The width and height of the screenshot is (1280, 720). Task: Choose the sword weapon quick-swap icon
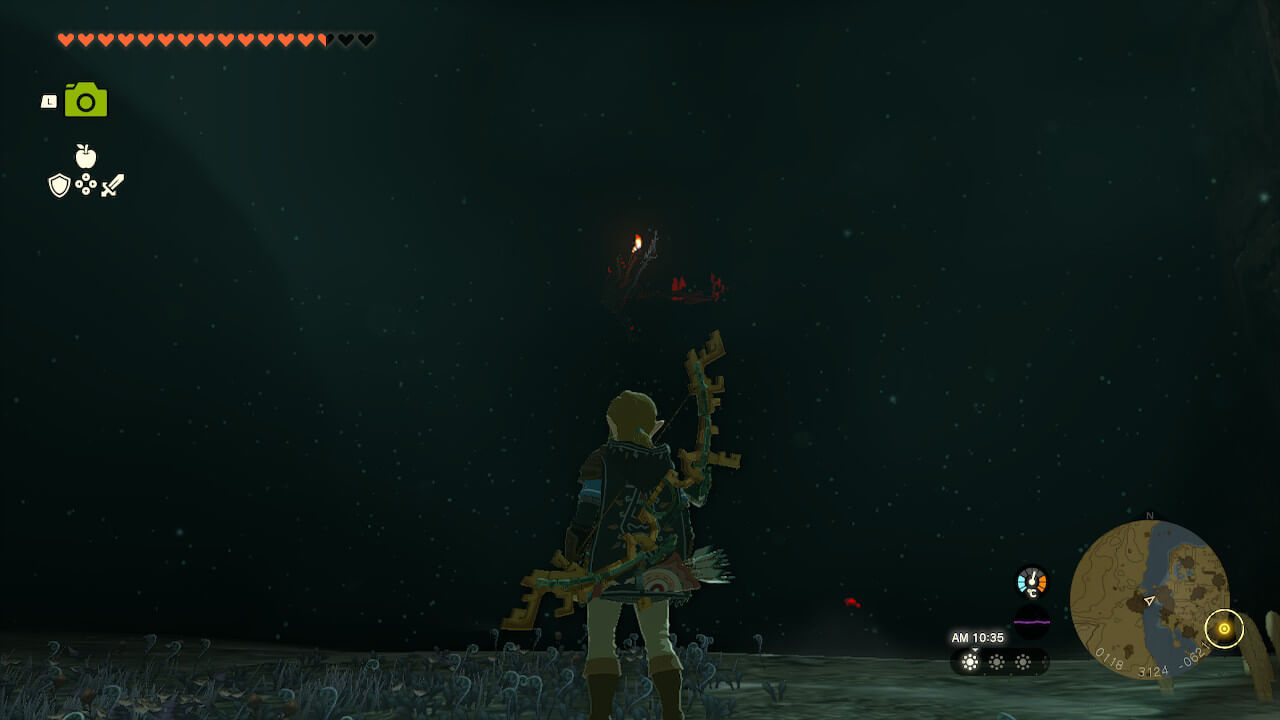(x=112, y=185)
